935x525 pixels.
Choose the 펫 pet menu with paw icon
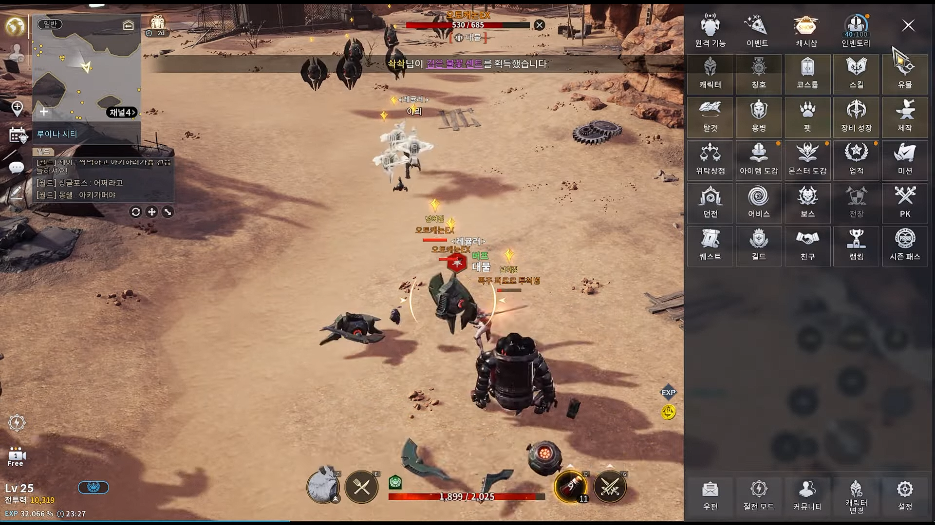[807, 116]
